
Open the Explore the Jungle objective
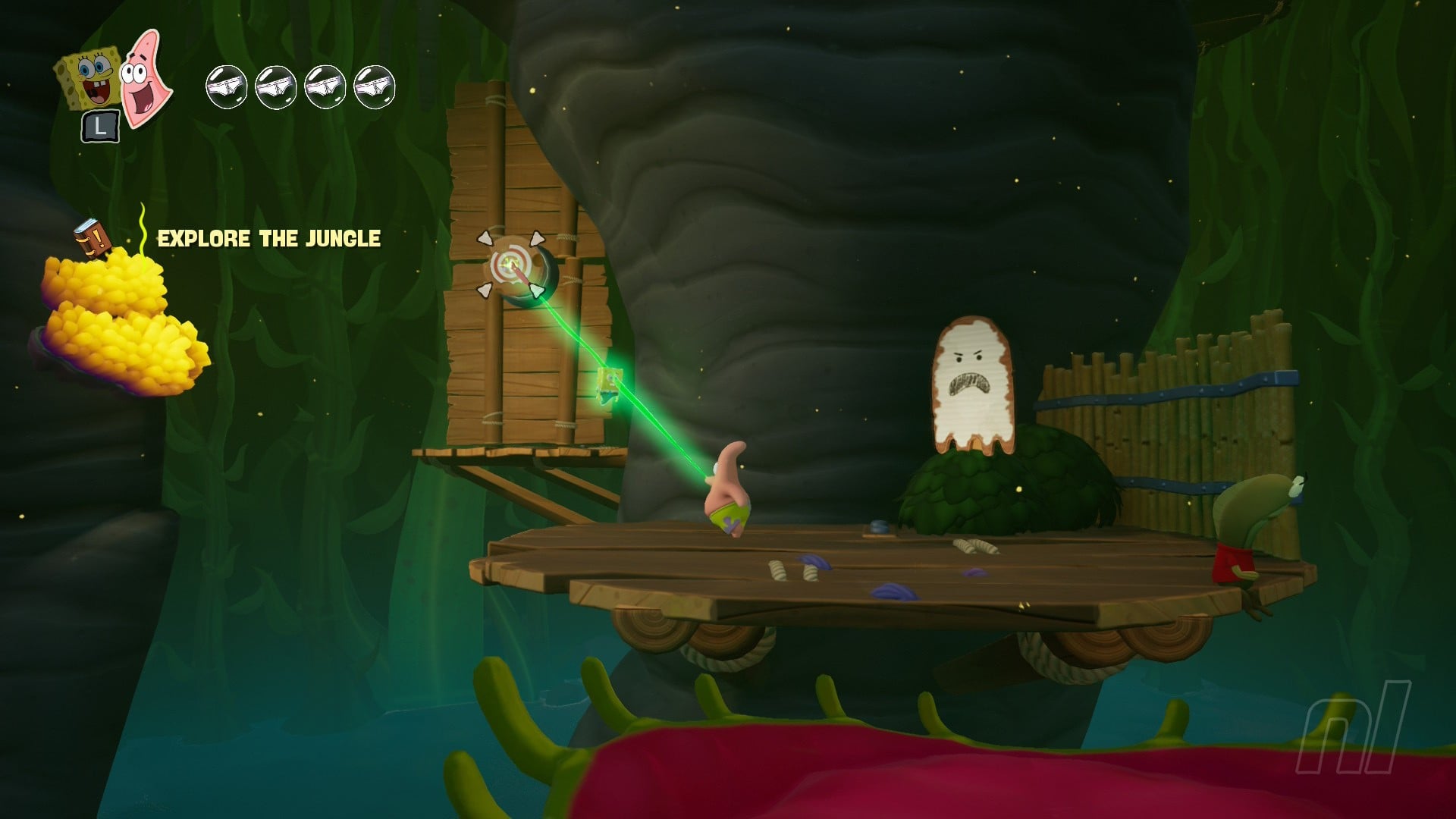tap(268, 239)
